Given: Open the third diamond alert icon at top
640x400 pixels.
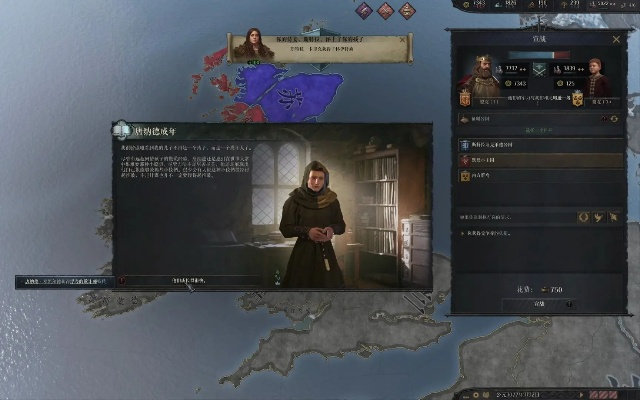Looking at the screenshot, I should tap(407, 10).
